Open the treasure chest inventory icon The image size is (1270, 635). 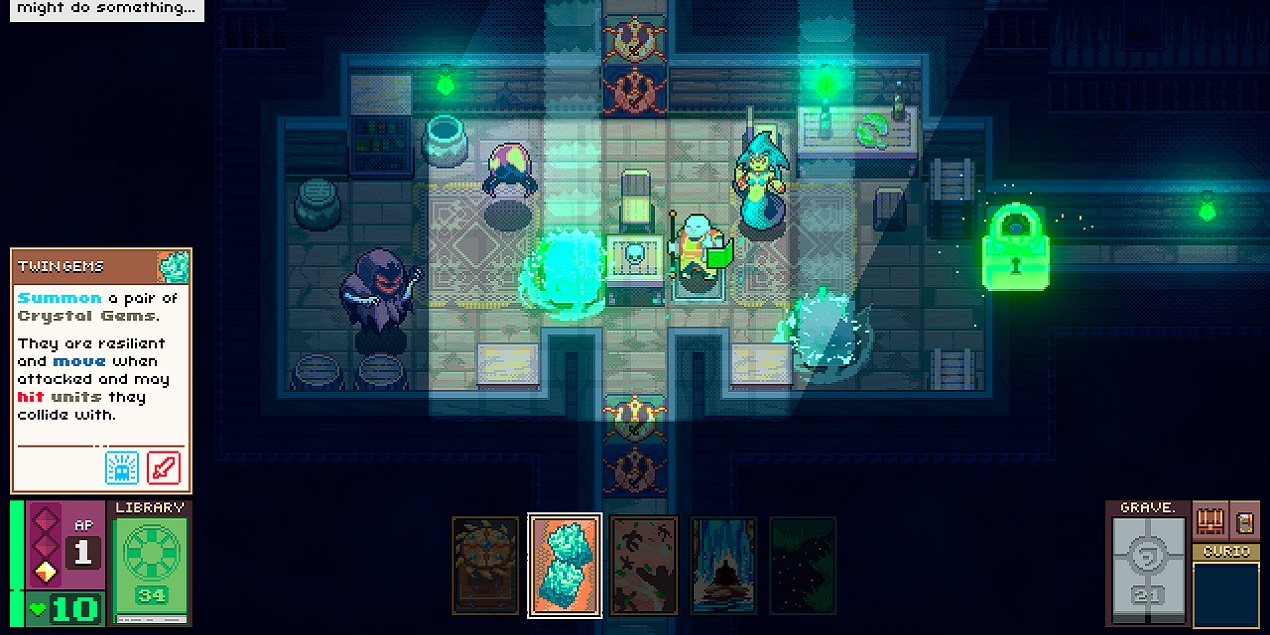pyautogui.click(x=1210, y=521)
